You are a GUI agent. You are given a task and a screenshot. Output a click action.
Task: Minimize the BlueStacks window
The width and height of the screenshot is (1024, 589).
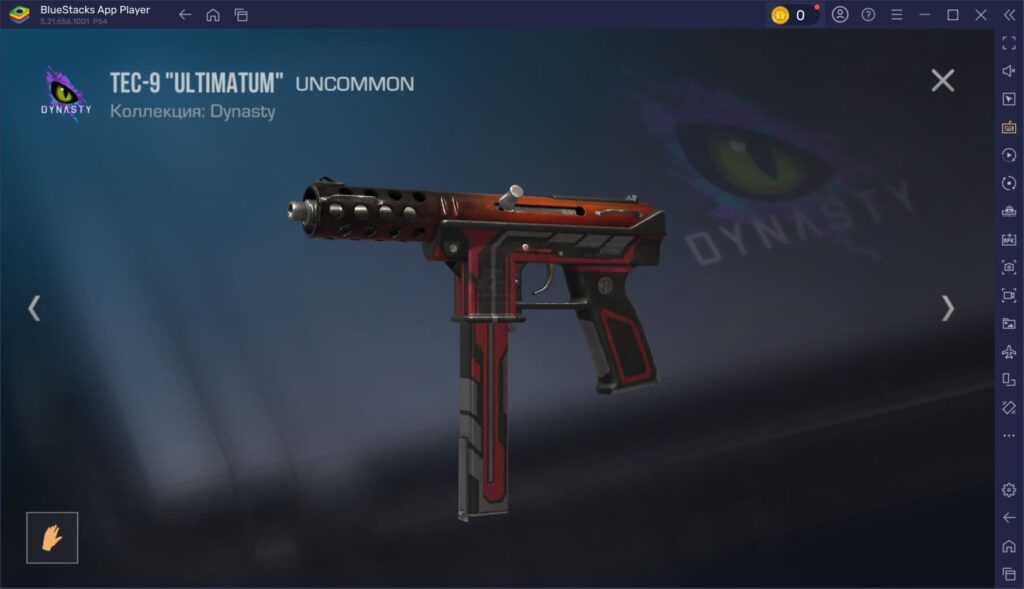click(x=924, y=15)
